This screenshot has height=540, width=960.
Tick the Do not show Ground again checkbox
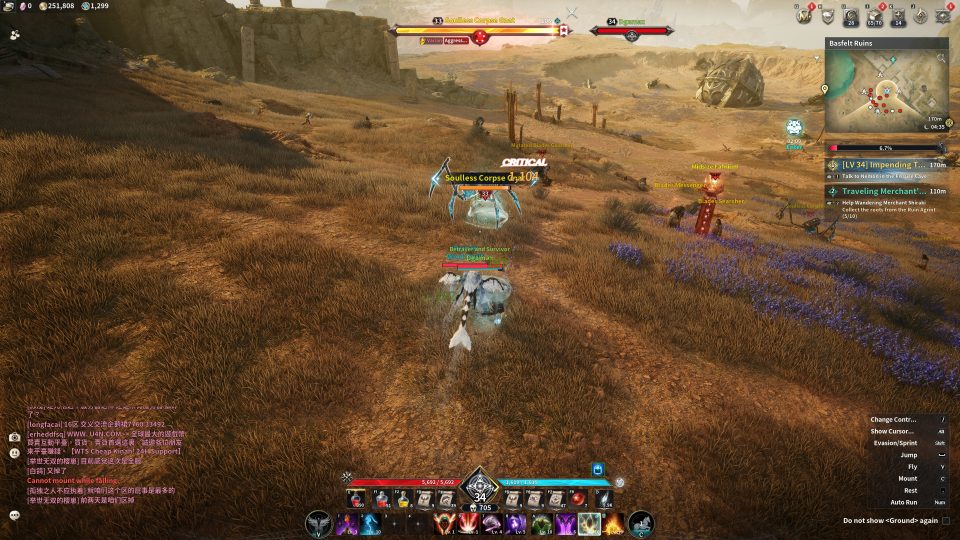click(946, 520)
